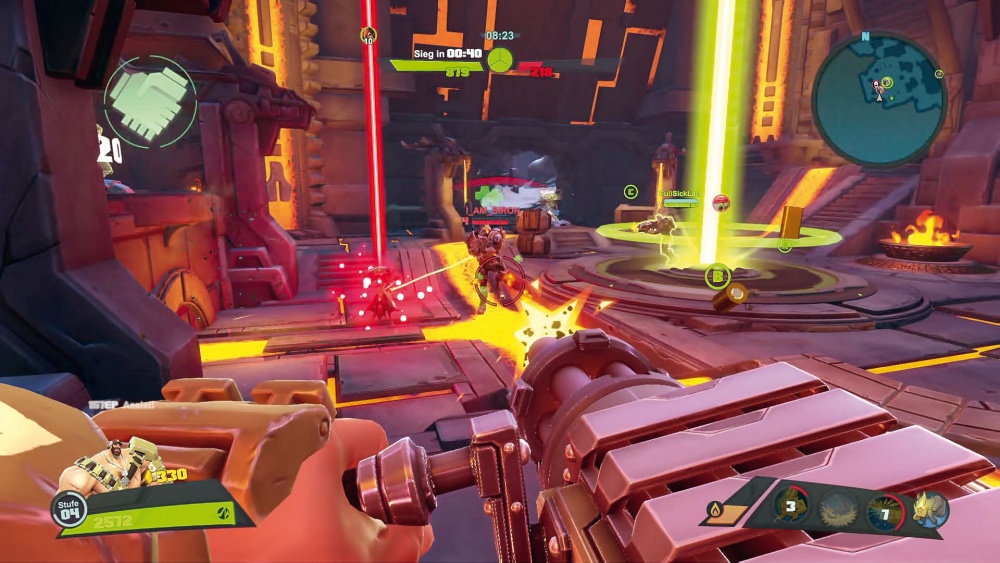The image size is (1000, 563).
Task: Select the teammate portrait marked 10
Action: [x=368, y=35]
